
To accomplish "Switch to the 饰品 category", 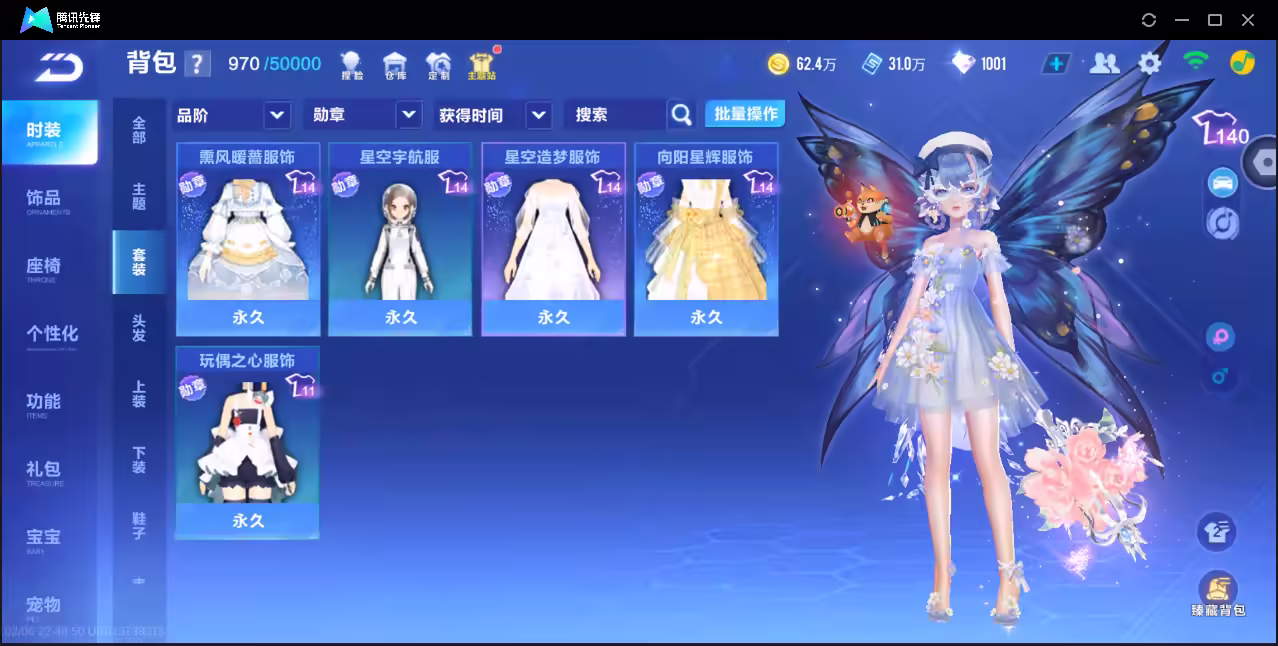I will click(x=45, y=199).
